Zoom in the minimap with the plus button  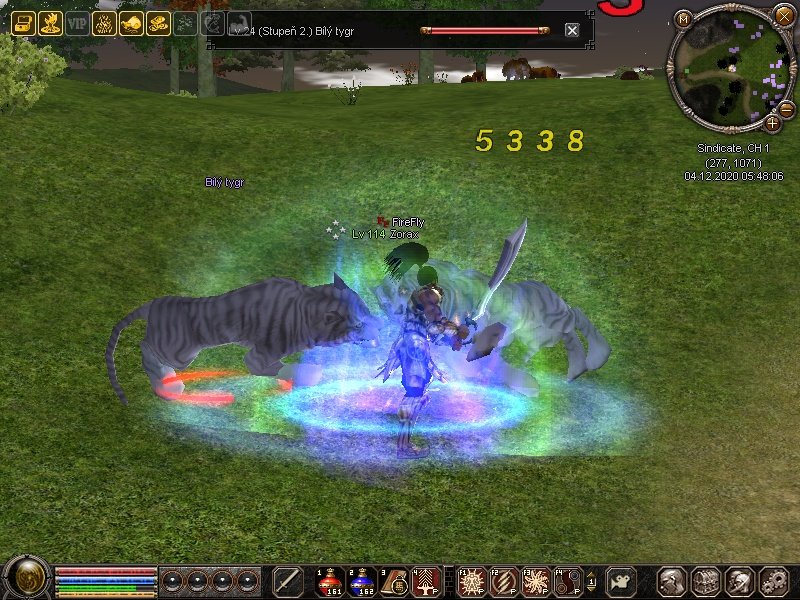click(x=773, y=123)
